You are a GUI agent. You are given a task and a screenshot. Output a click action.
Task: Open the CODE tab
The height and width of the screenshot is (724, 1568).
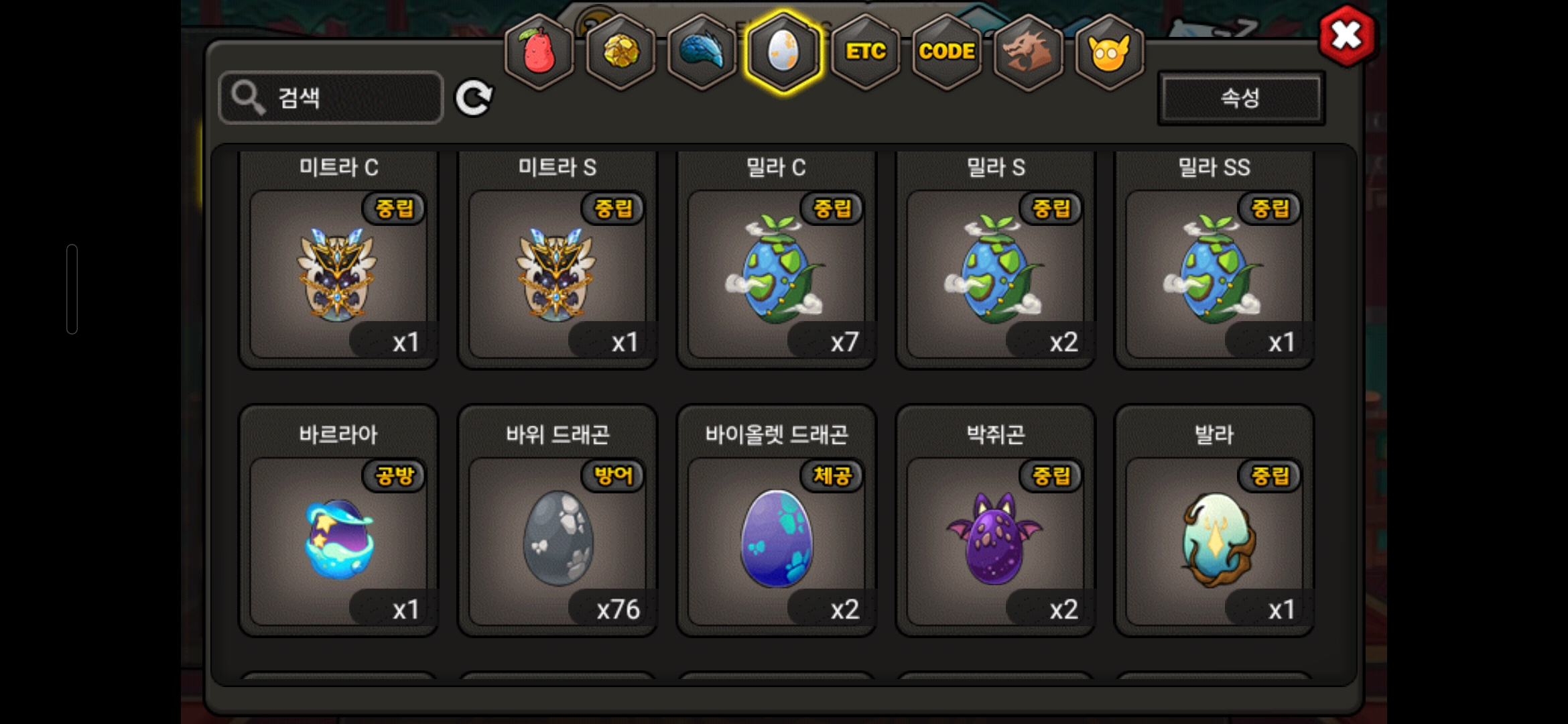(x=947, y=52)
